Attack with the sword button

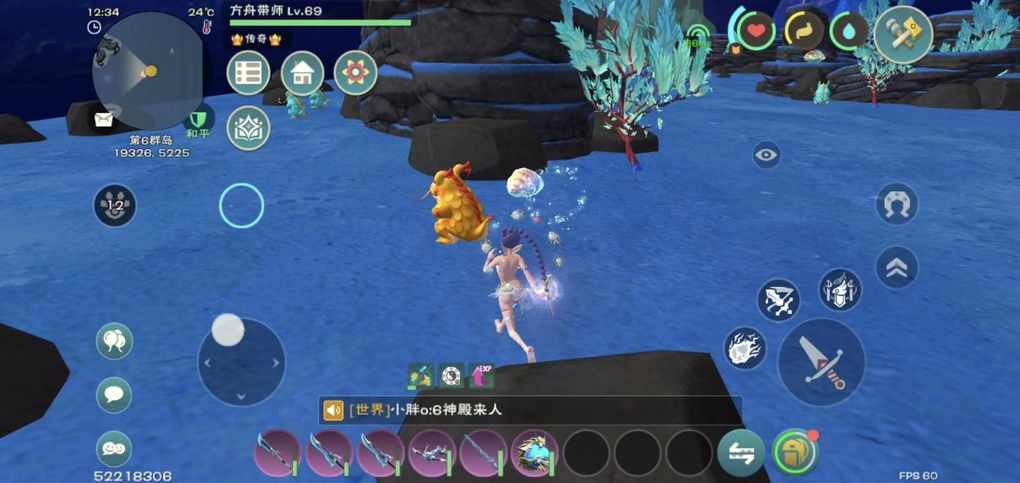pyautogui.click(x=821, y=362)
